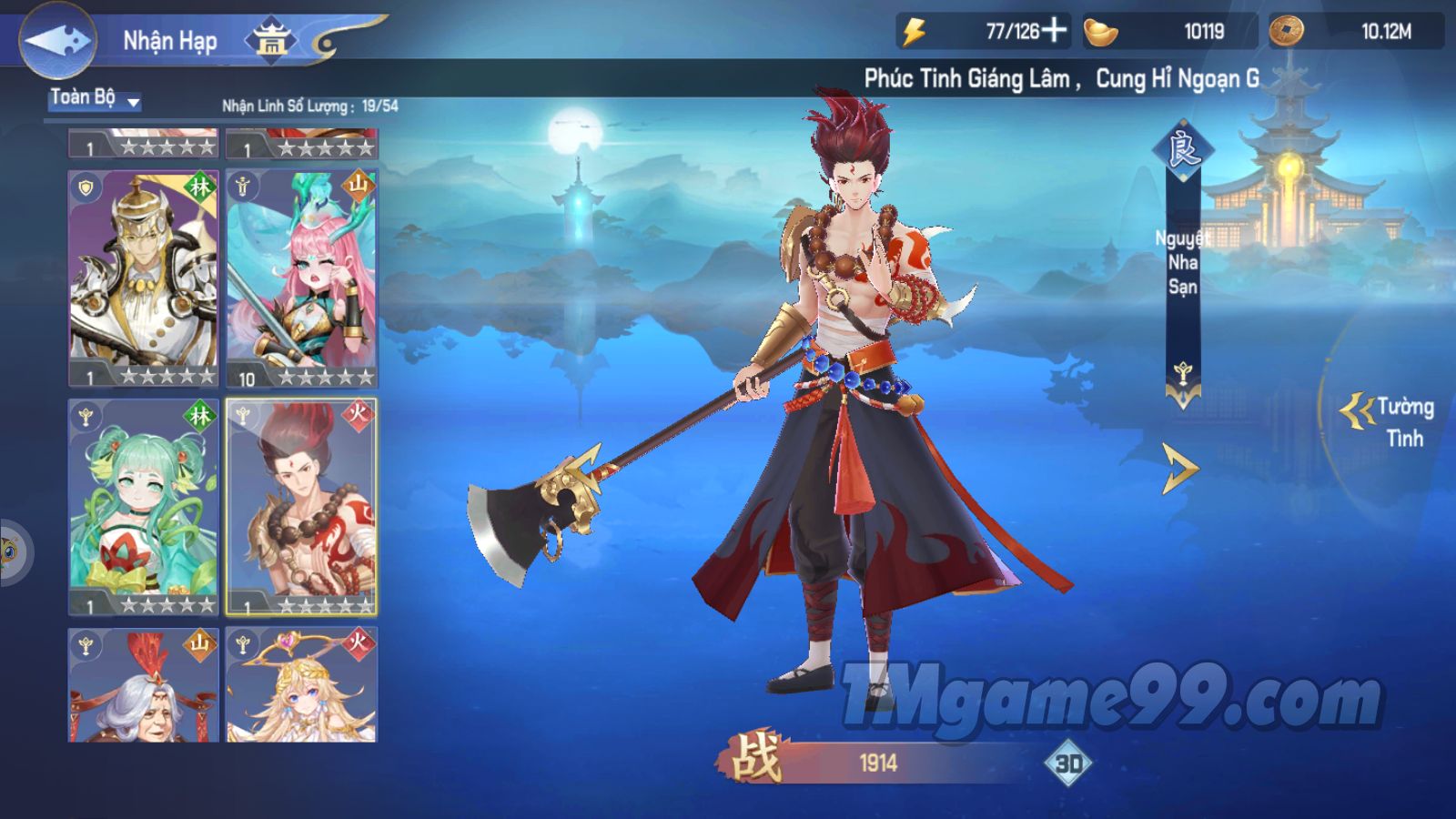This screenshot has height=819, width=1456.
Task: Choose the pink-haired swordswoman card
Action: (x=301, y=278)
